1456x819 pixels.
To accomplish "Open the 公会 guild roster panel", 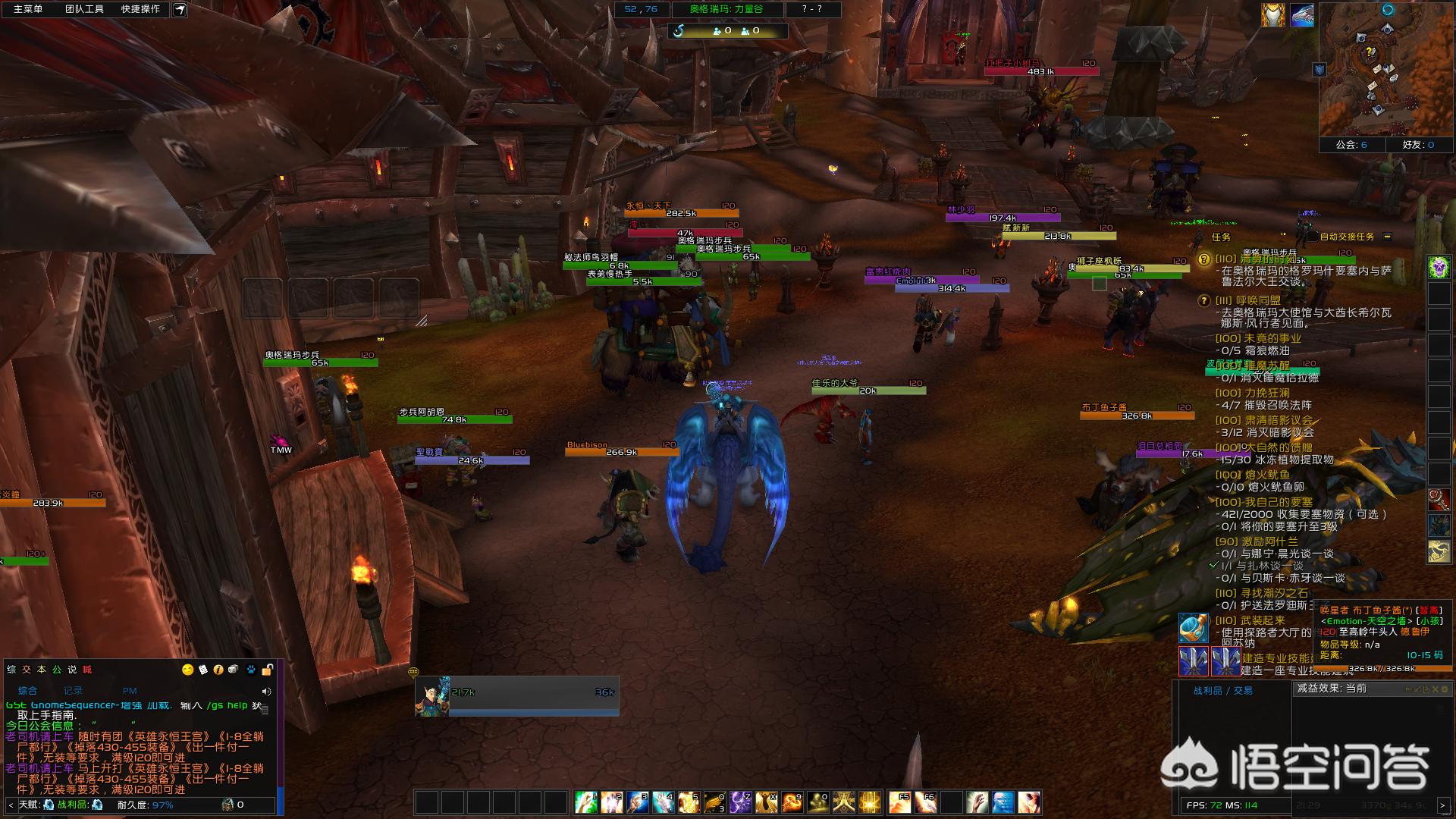I will click(x=1351, y=144).
